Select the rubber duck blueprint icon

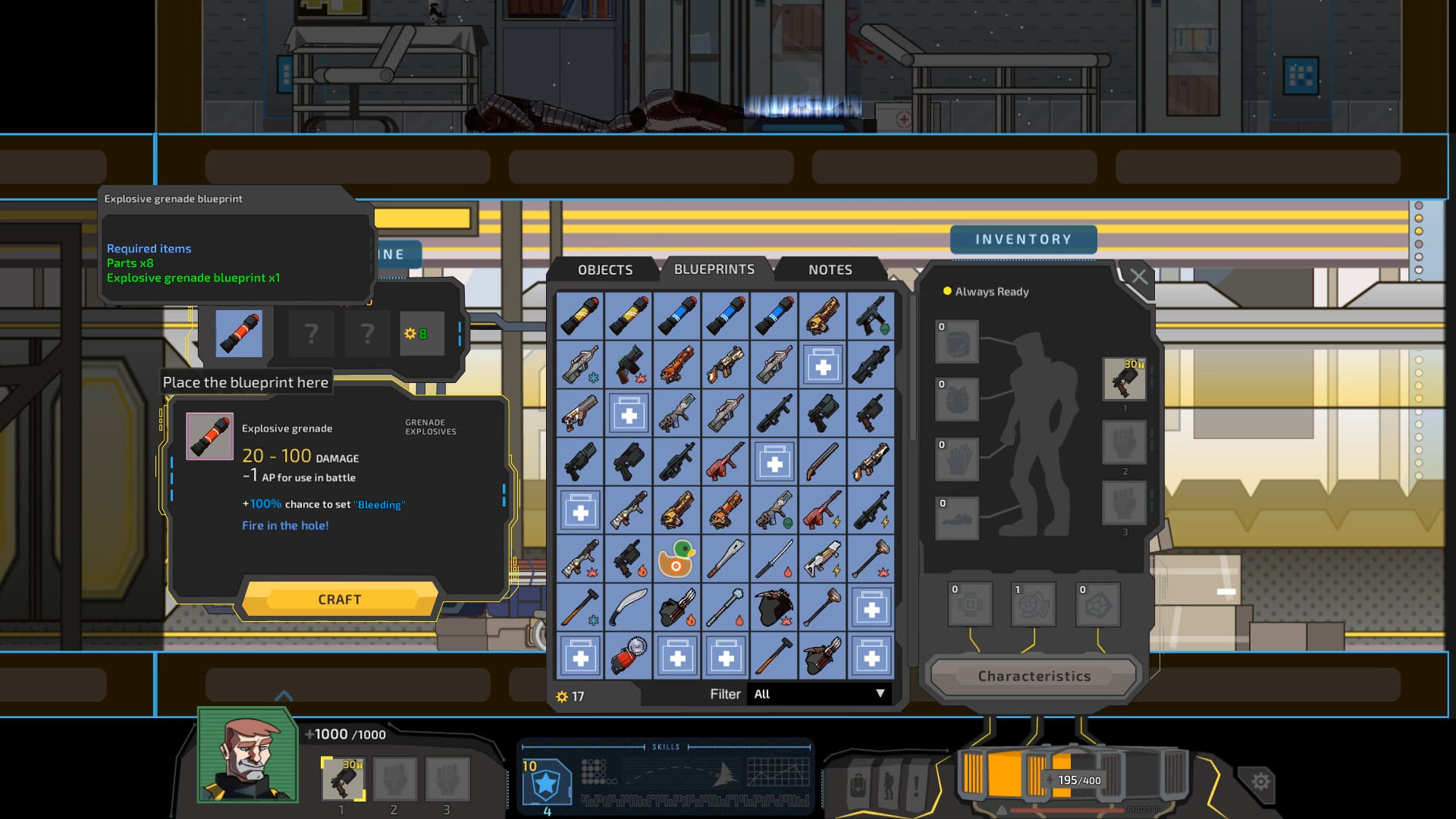[676, 558]
